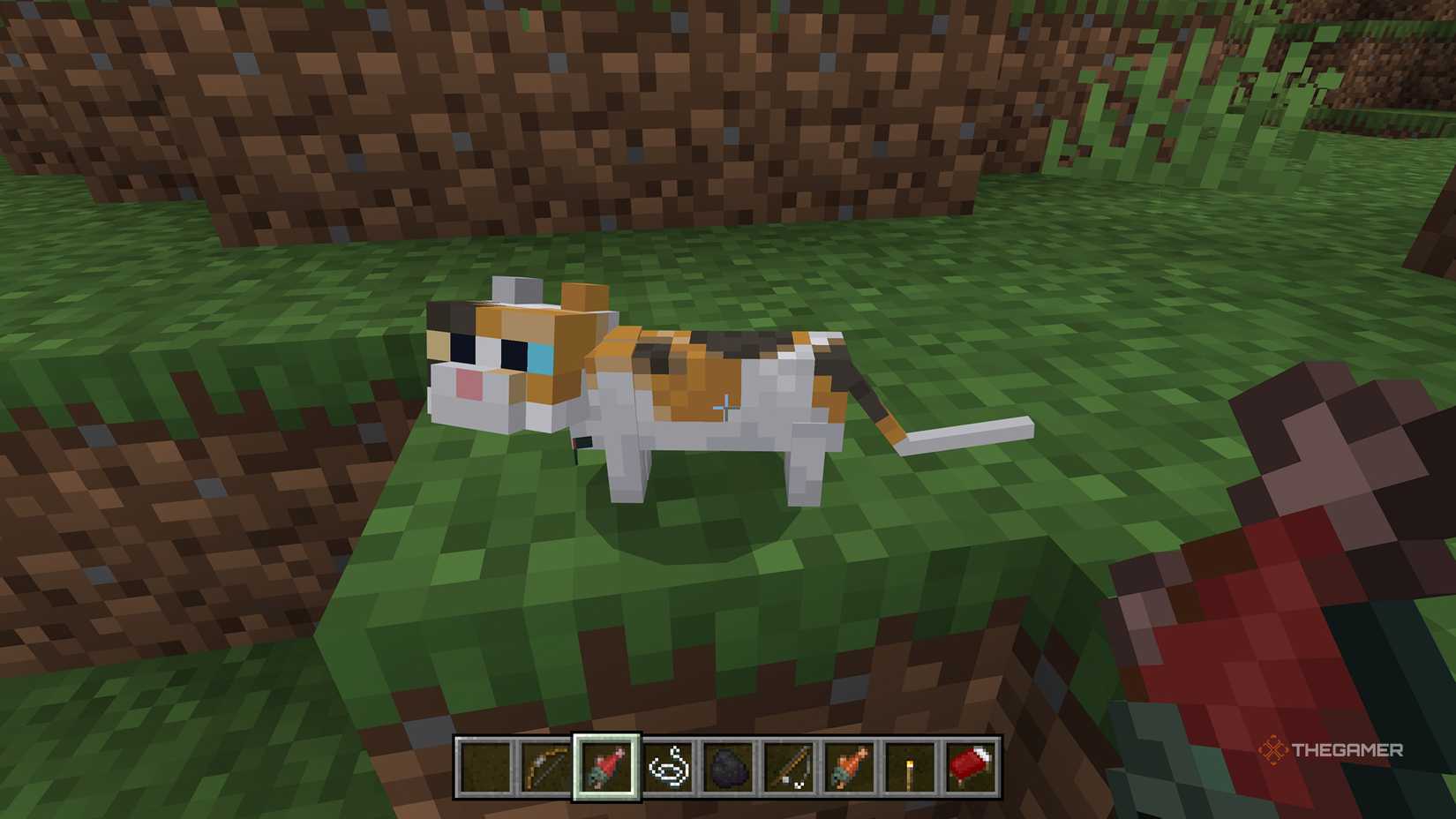Screen dimensions: 1456x819
Task: Select the bow in the hotbar
Action: pos(546,766)
